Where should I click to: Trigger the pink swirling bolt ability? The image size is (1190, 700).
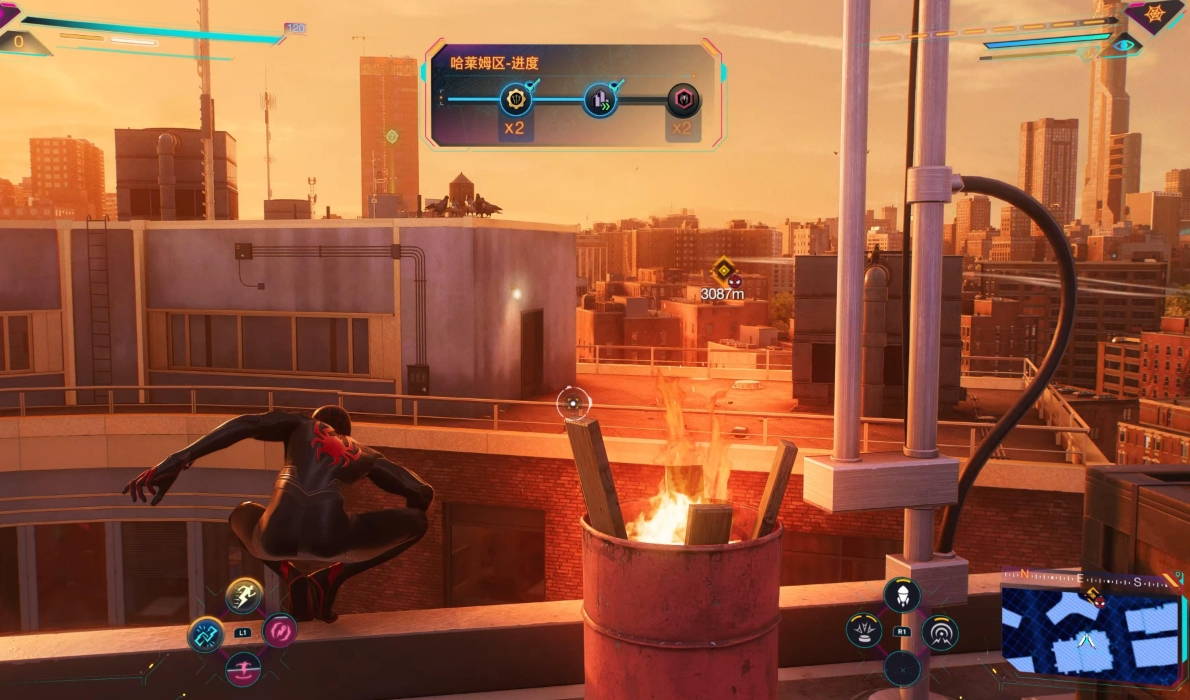(279, 631)
